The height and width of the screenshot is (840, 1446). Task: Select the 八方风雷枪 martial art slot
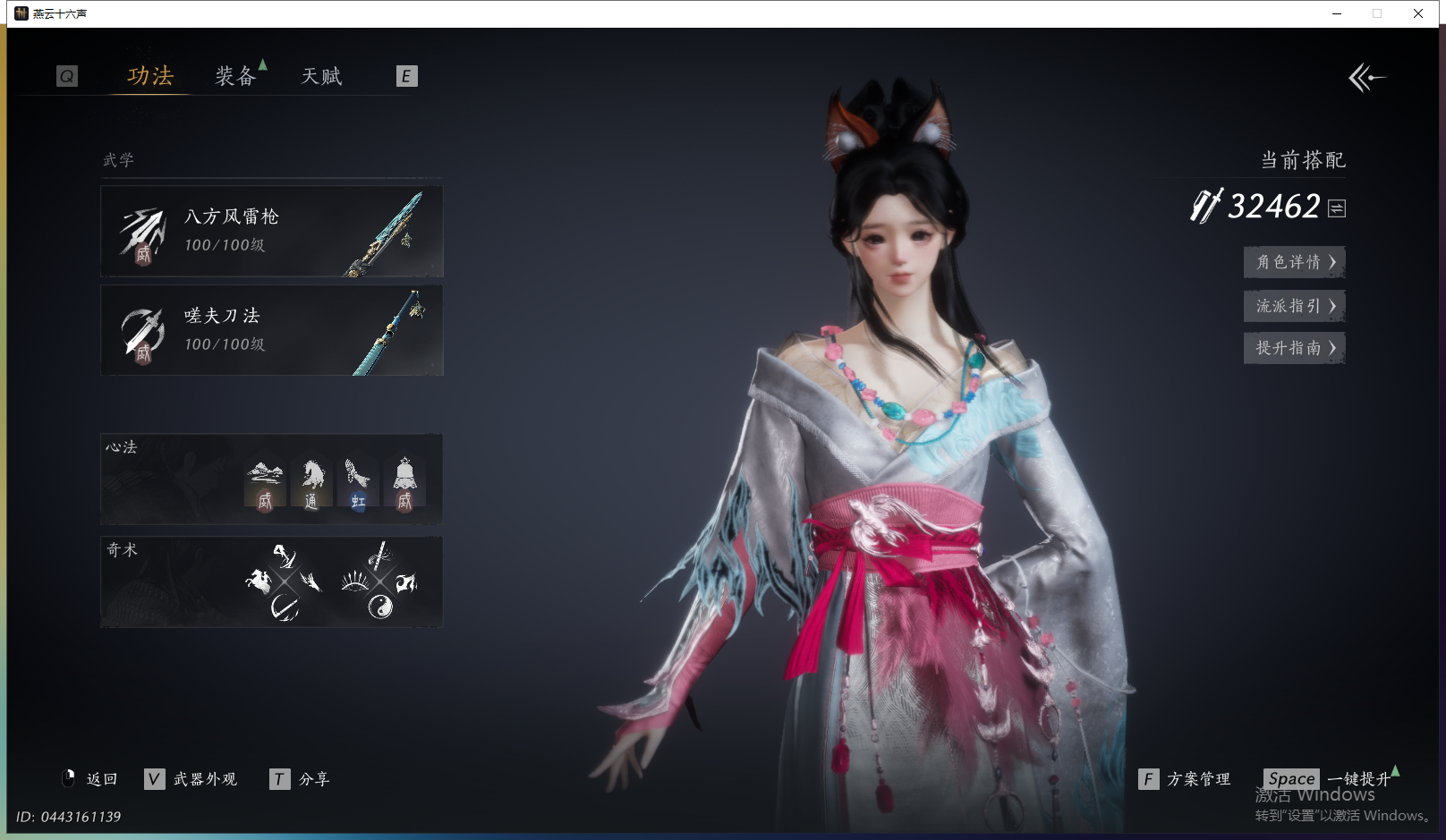click(x=271, y=232)
